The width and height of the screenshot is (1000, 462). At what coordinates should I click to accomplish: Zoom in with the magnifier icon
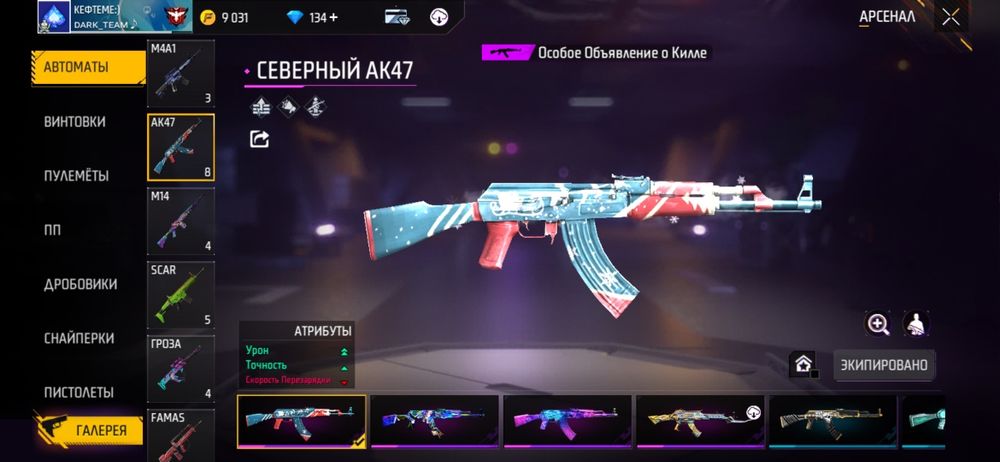(x=878, y=323)
